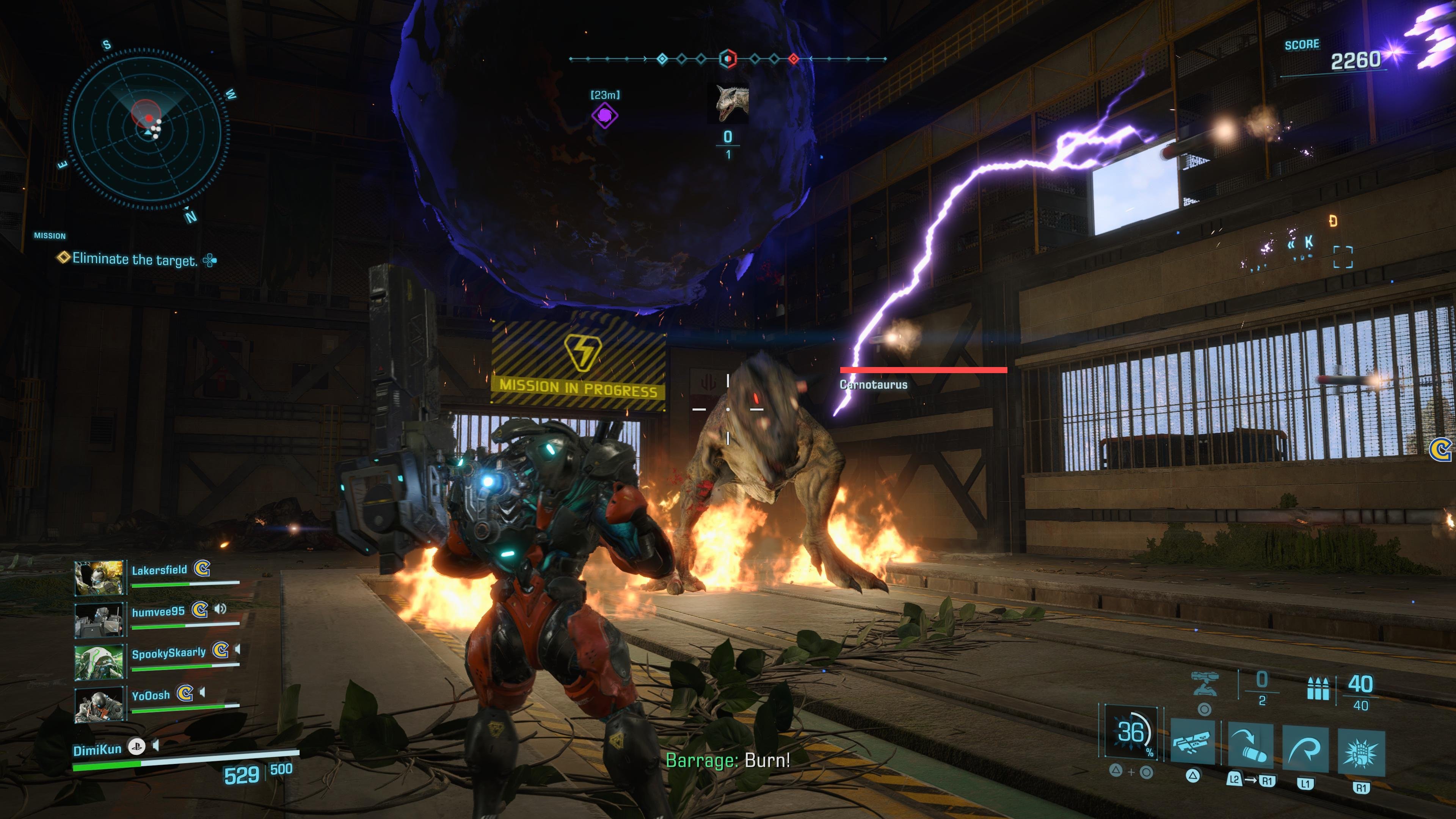Image resolution: width=1456 pixels, height=819 pixels.
Task: Activate the gauntlet punch burst ability
Action: (x=1361, y=753)
